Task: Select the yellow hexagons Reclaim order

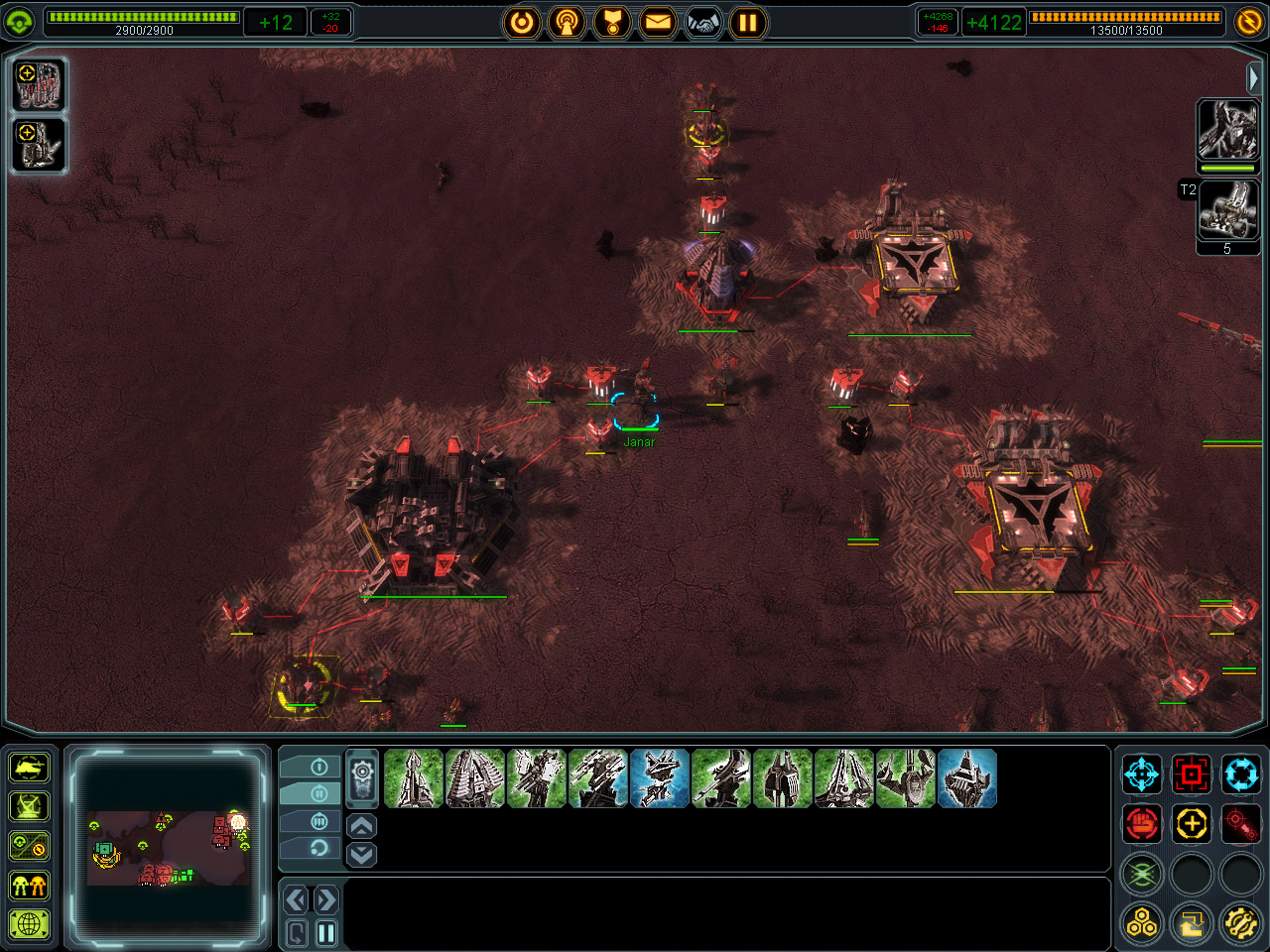Action: tap(1142, 924)
